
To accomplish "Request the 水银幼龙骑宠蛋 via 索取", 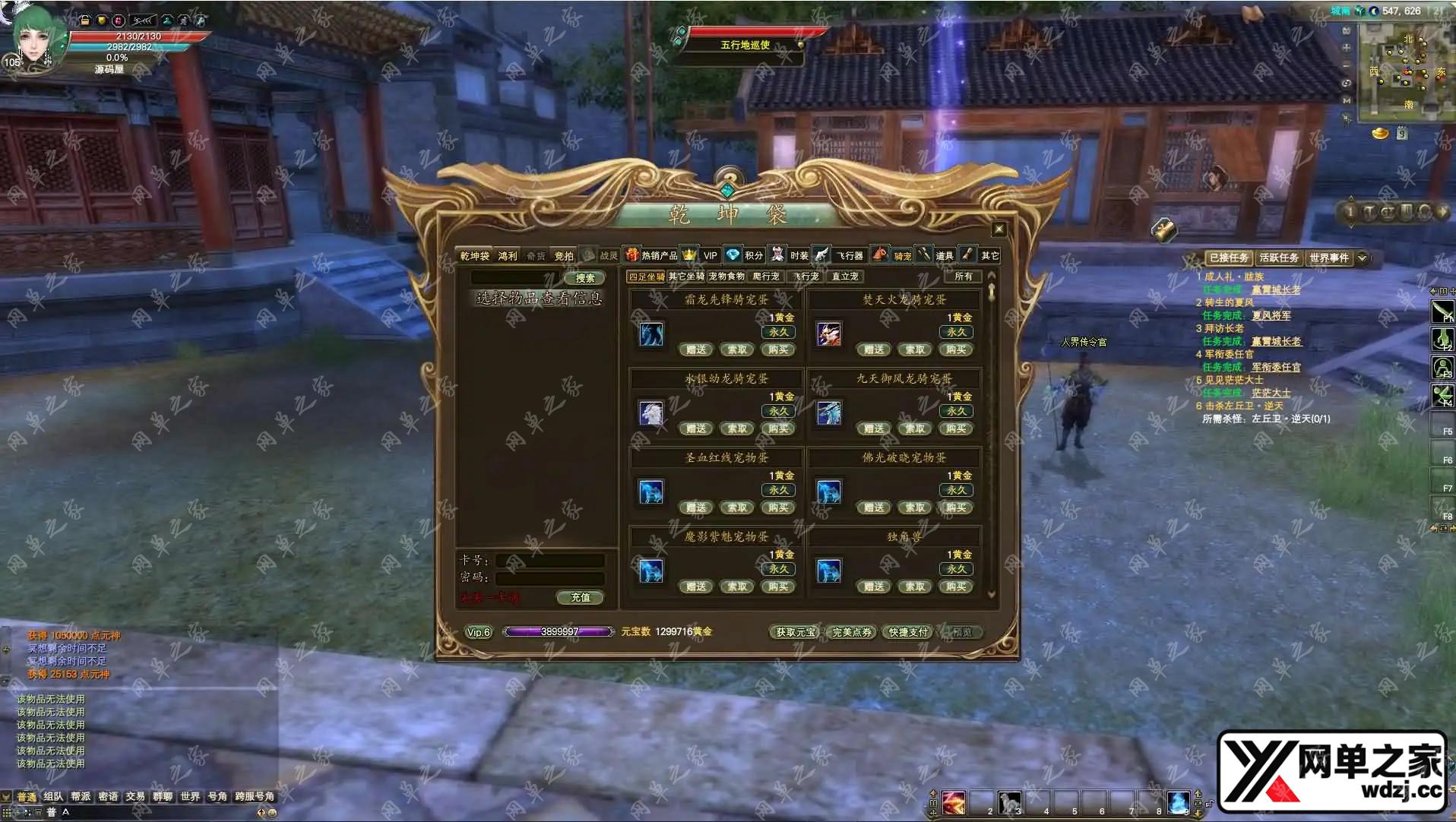I will [x=737, y=429].
